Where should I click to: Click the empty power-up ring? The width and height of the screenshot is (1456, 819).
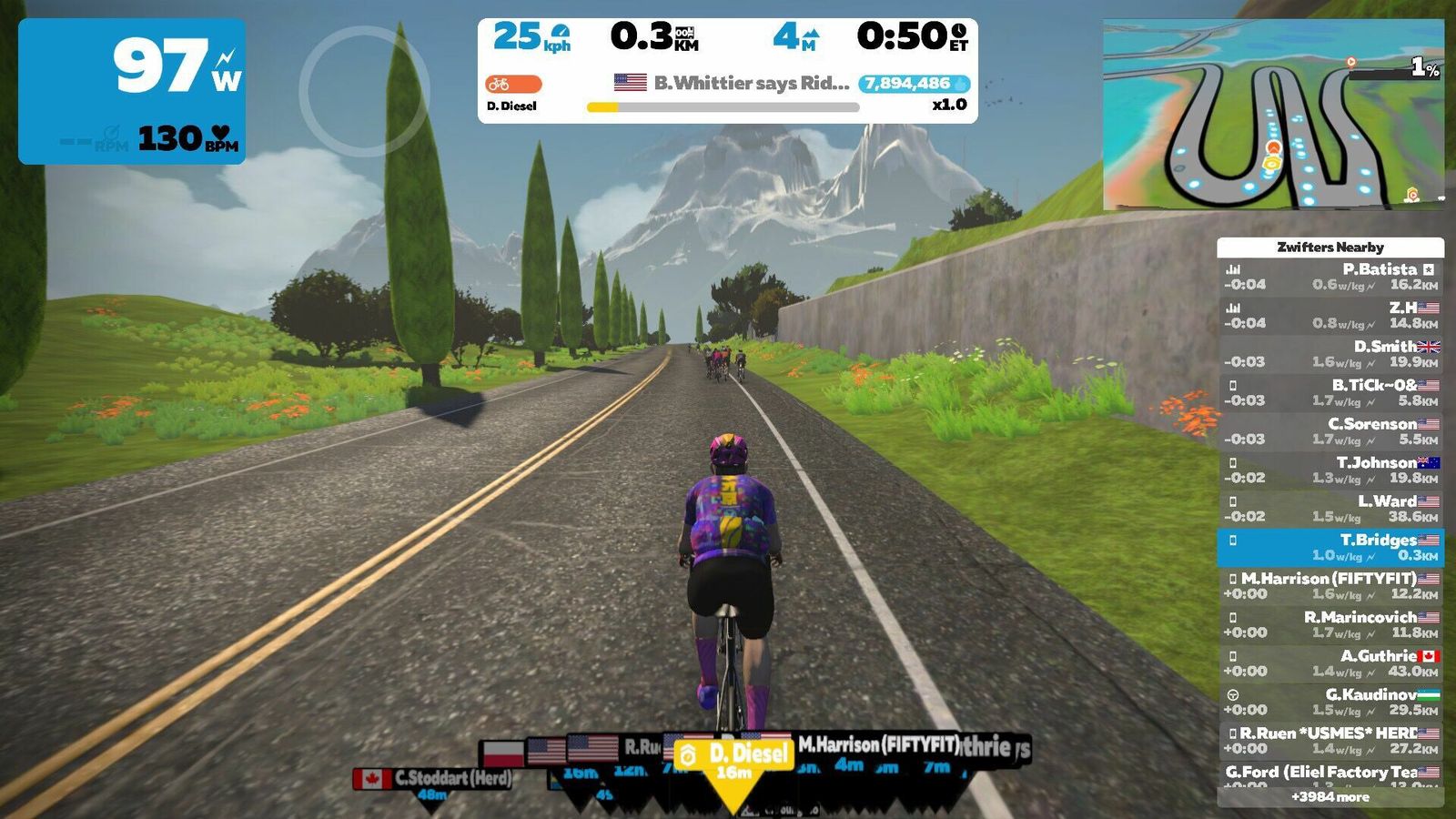point(363,91)
